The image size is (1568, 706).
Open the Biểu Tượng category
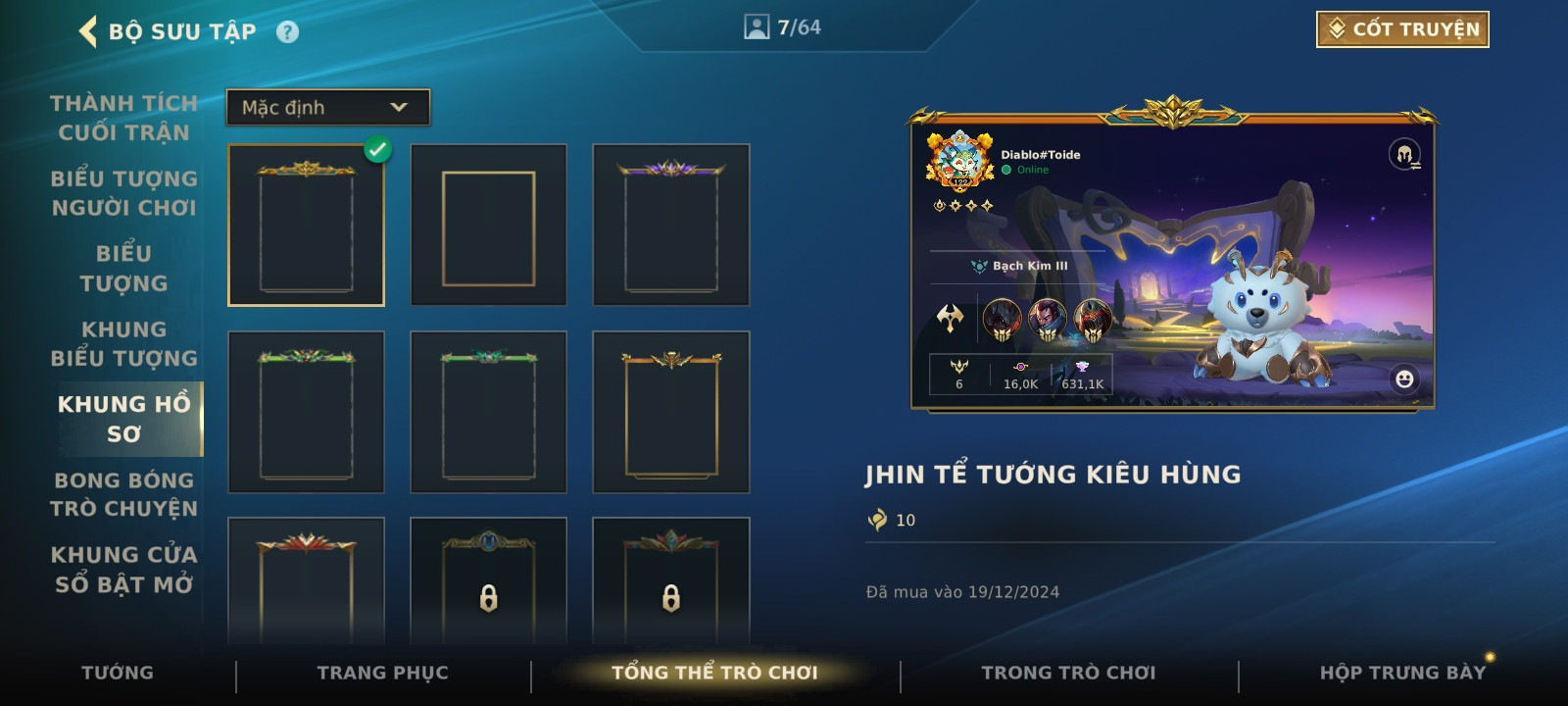(x=123, y=268)
